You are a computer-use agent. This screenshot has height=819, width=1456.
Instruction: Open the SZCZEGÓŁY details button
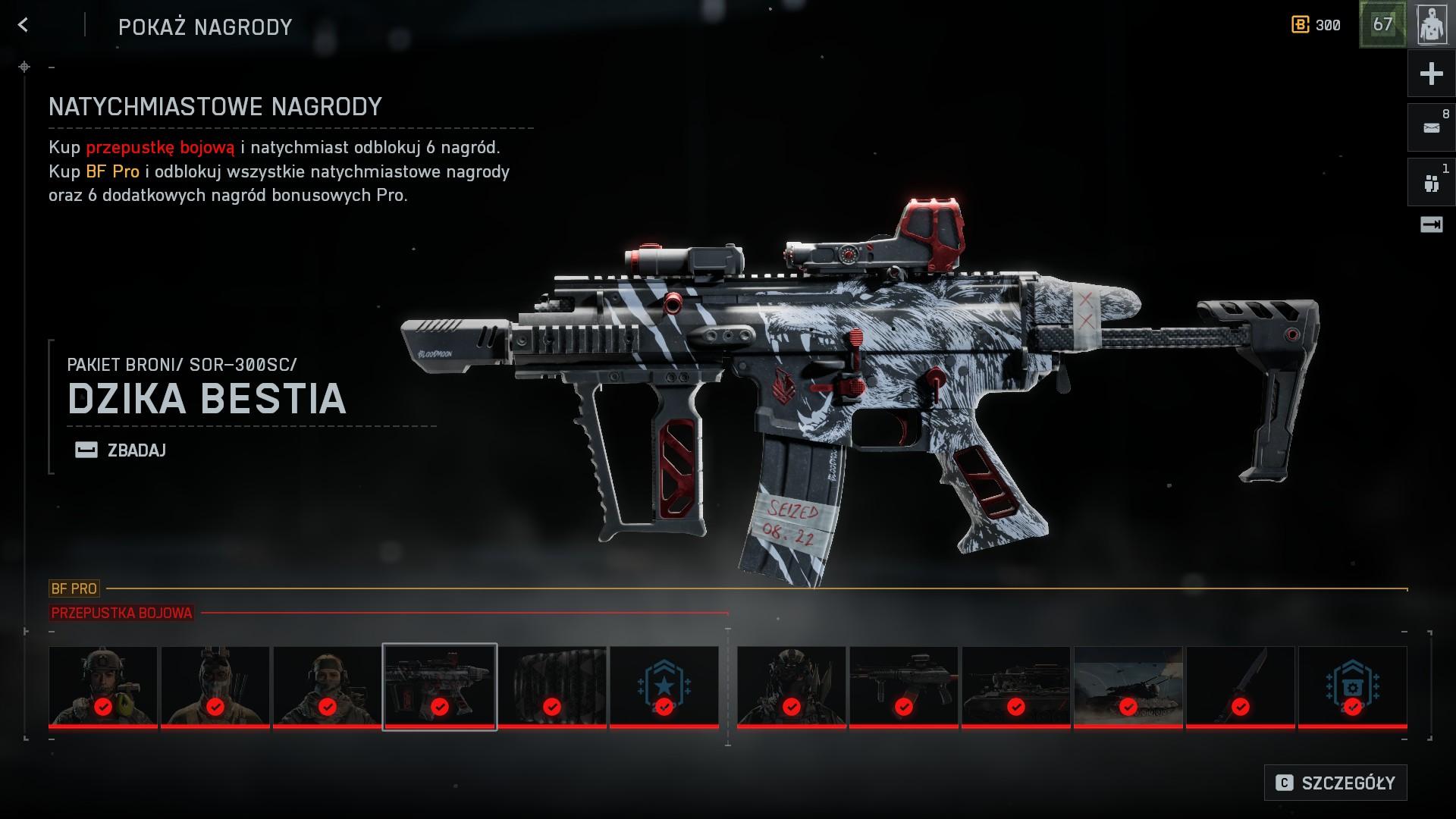(1335, 783)
